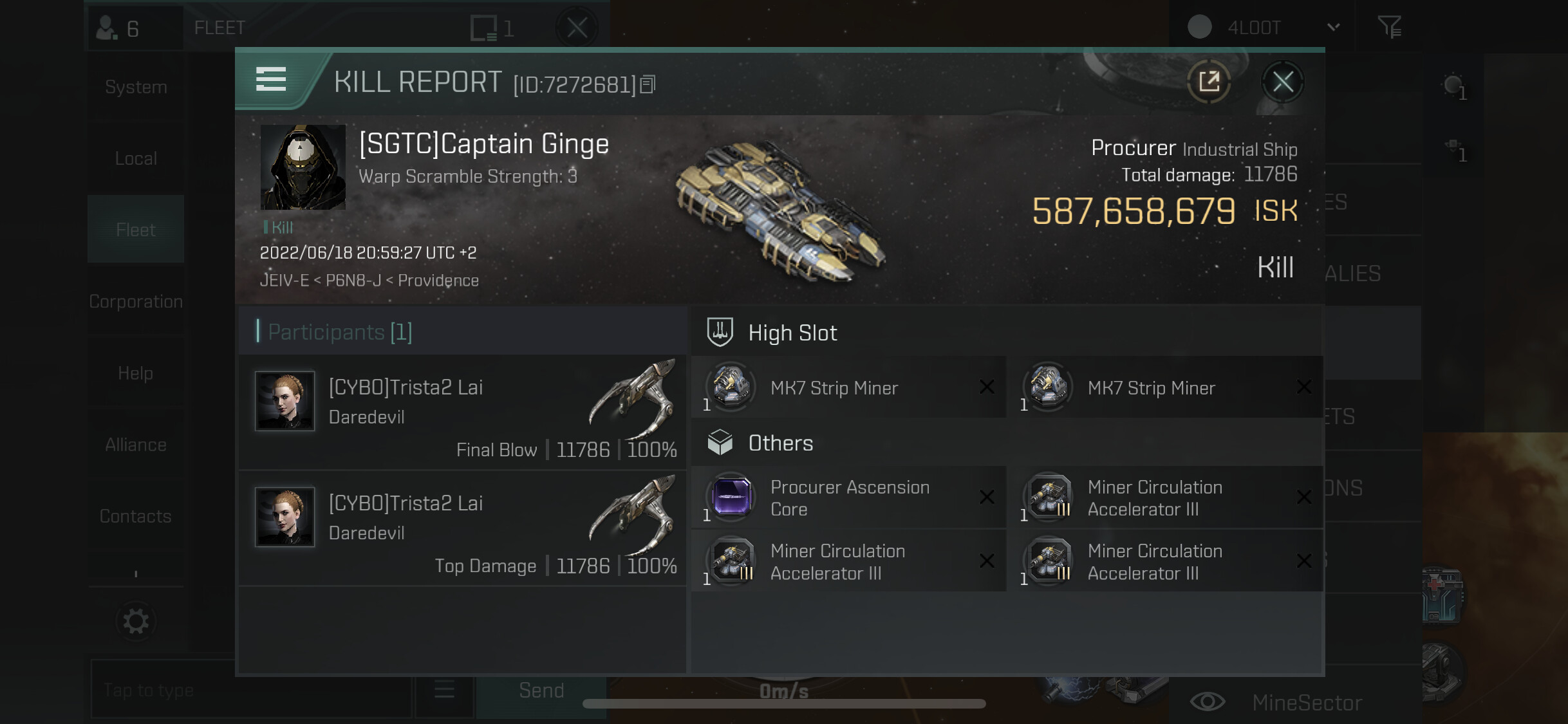Image resolution: width=1568 pixels, height=724 pixels.
Task: Focus the Tap to type chat field
Action: point(251,690)
